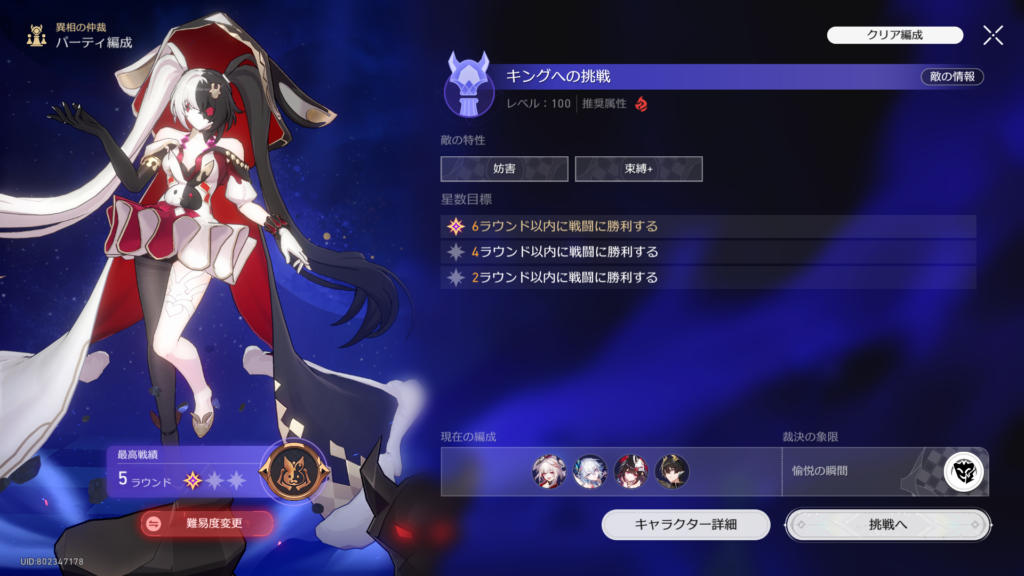Choose the 愉悦の瞬間 quadrant mask icon
The width and height of the screenshot is (1024, 576).
coord(964,472)
